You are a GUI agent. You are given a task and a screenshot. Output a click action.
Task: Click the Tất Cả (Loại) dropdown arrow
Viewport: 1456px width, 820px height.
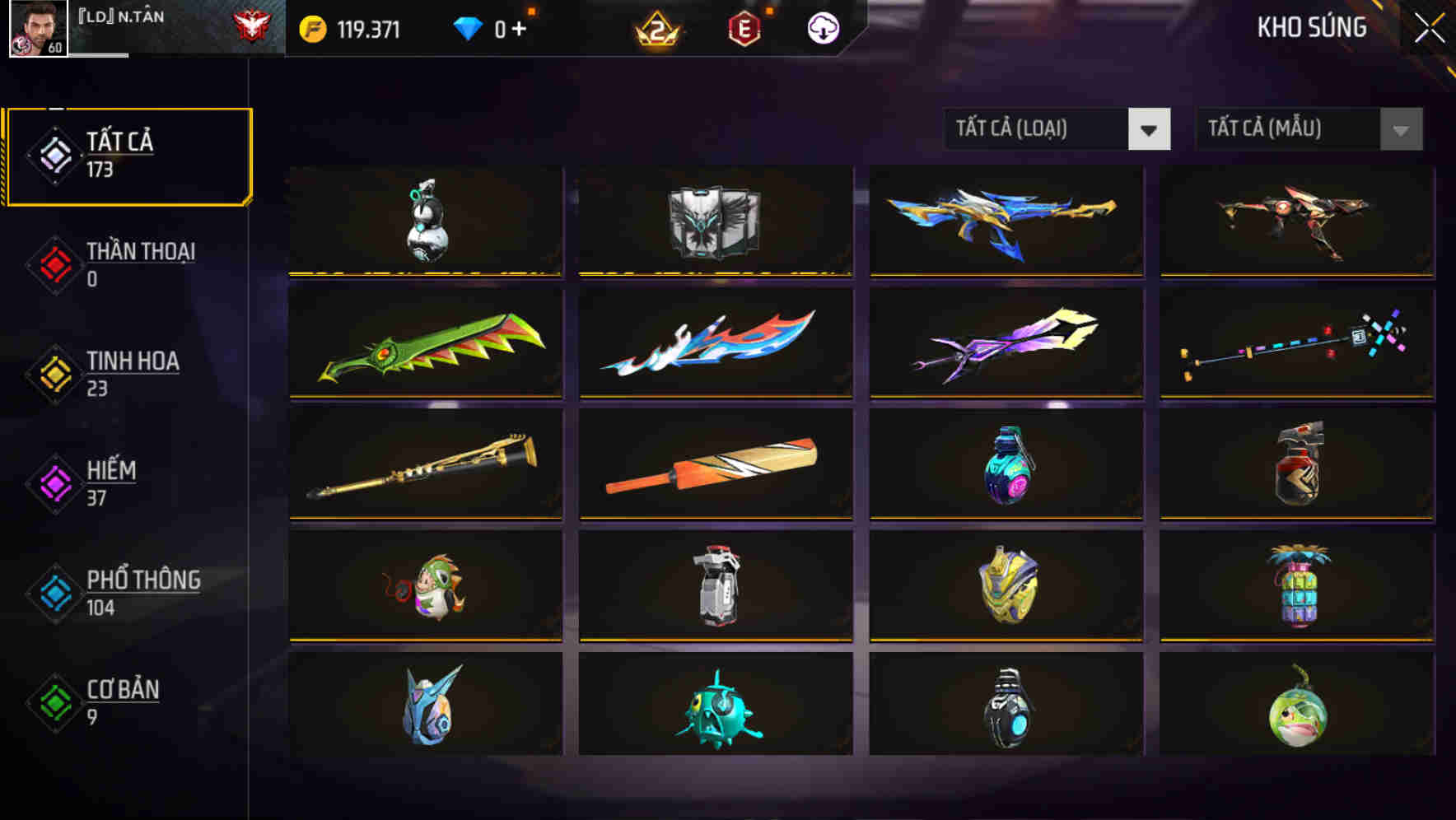click(1151, 129)
